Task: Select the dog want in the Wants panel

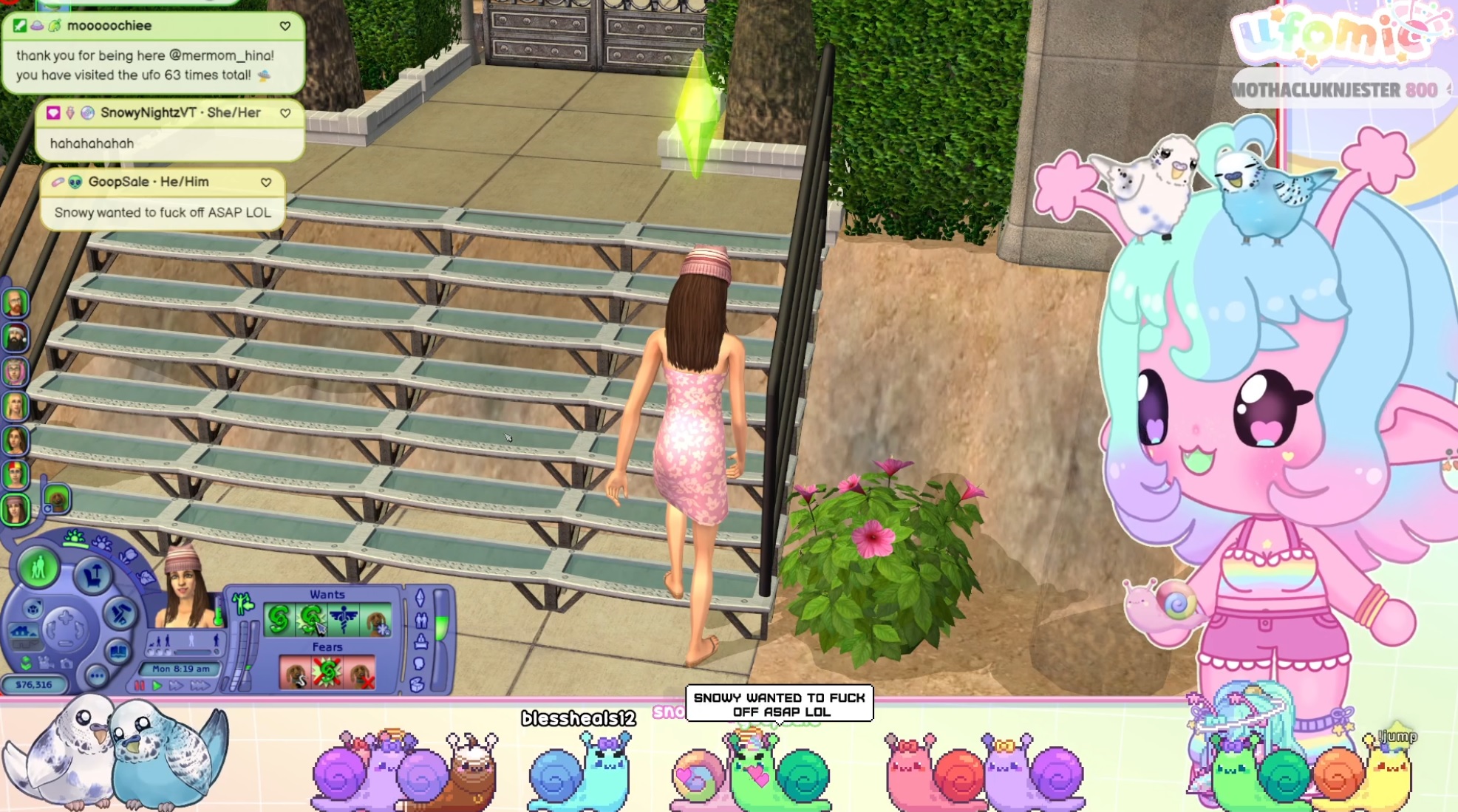Action: point(377,620)
